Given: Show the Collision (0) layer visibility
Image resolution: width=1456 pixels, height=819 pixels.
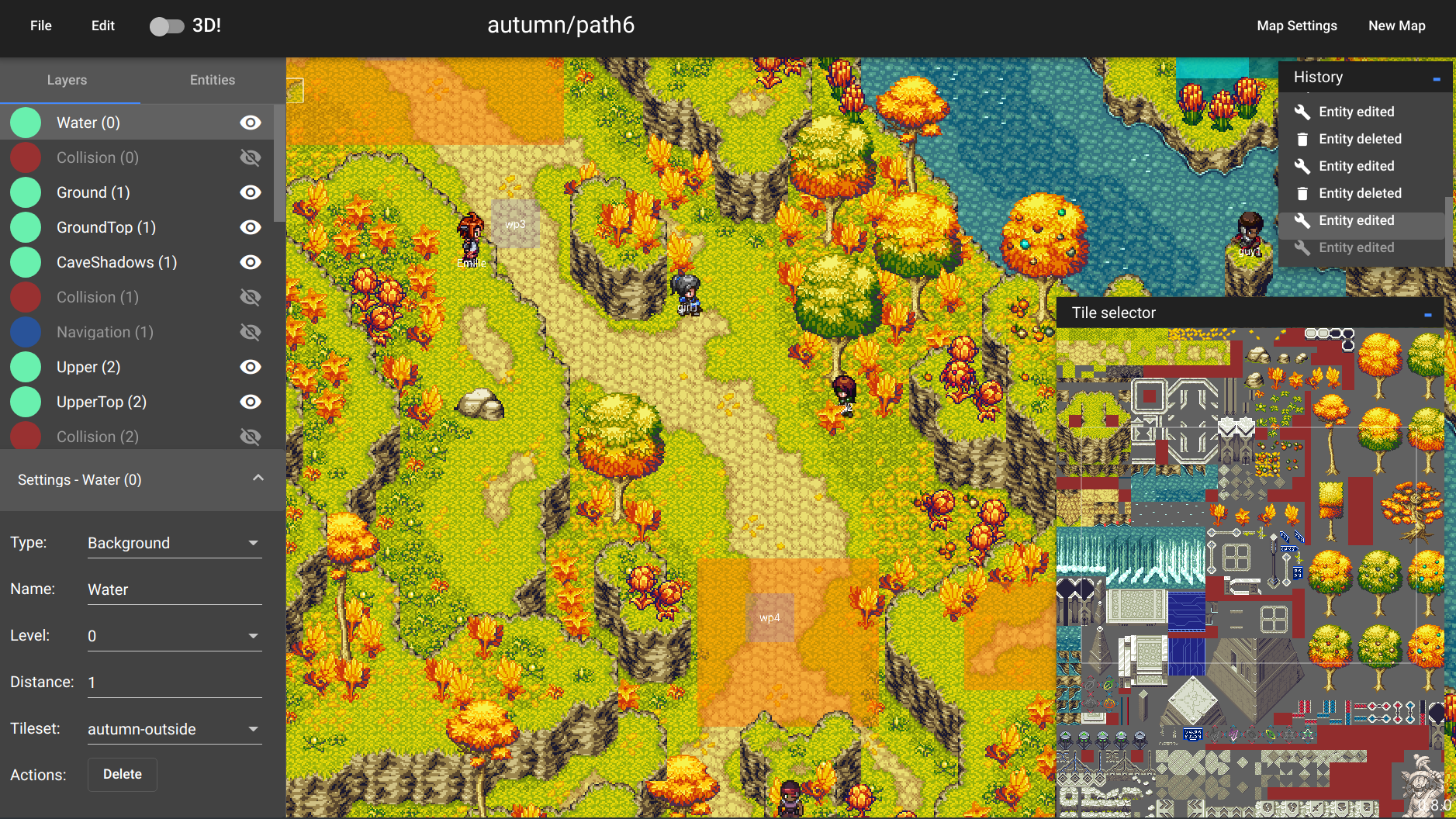Looking at the screenshot, I should pos(250,157).
